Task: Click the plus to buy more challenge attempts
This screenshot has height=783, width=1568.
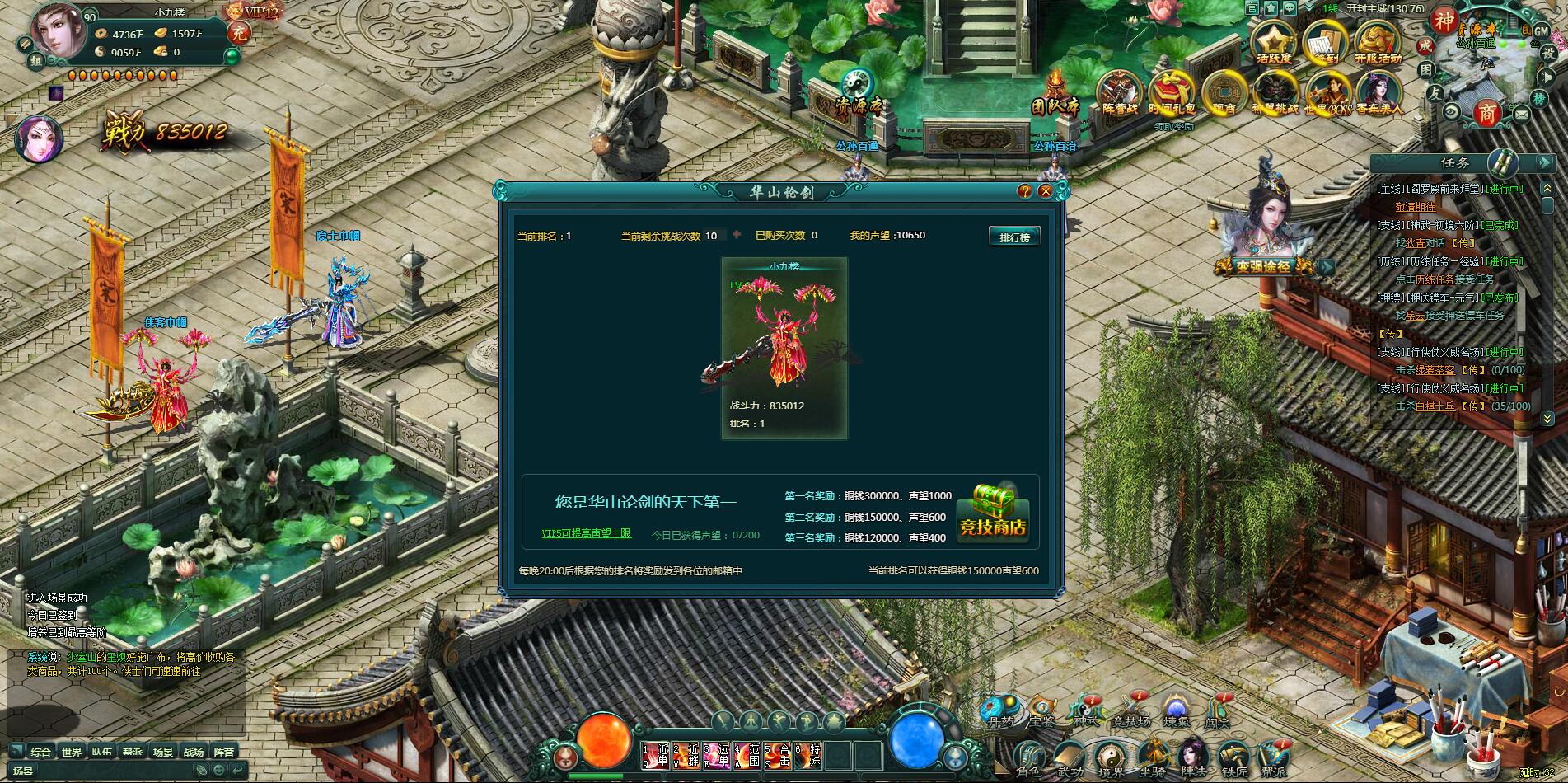Action: tap(737, 233)
